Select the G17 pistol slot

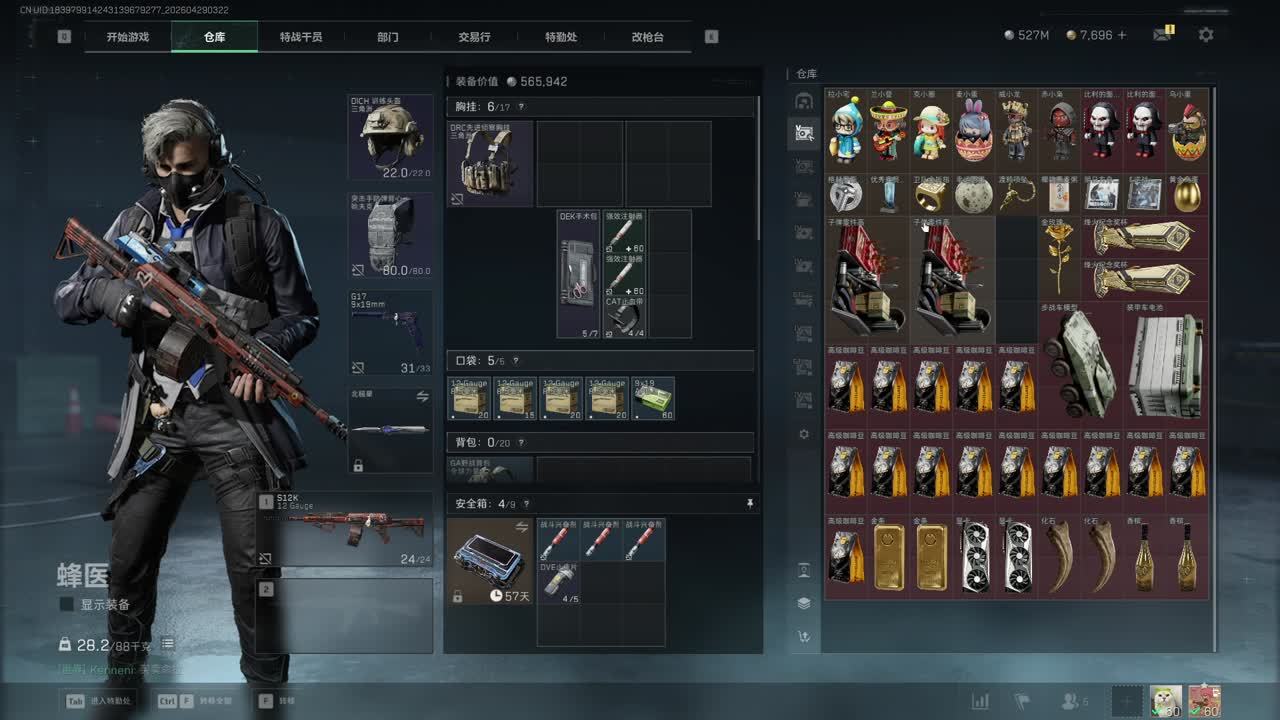(x=390, y=332)
